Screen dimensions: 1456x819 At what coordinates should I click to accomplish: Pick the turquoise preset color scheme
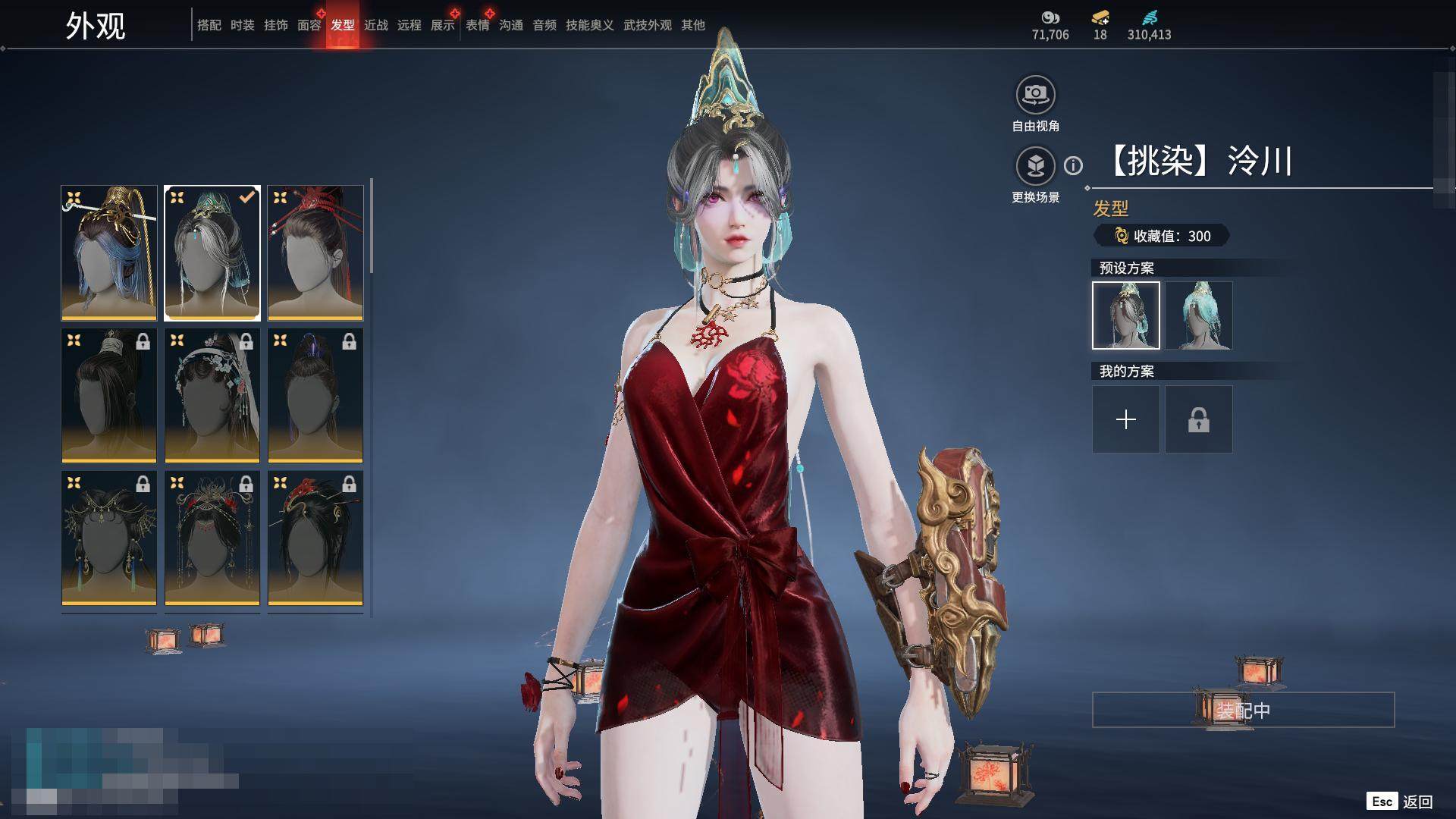1198,315
